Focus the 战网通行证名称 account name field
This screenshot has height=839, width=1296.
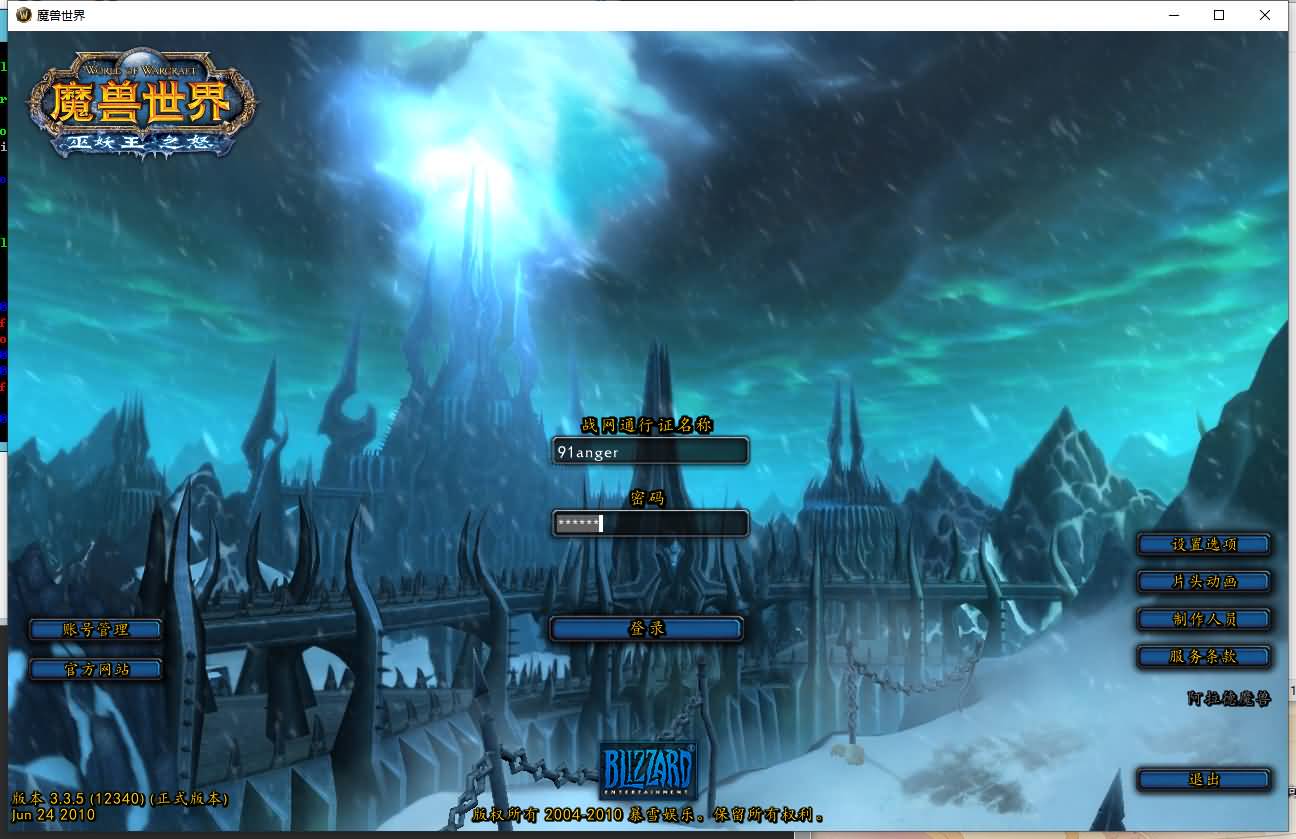point(650,452)
